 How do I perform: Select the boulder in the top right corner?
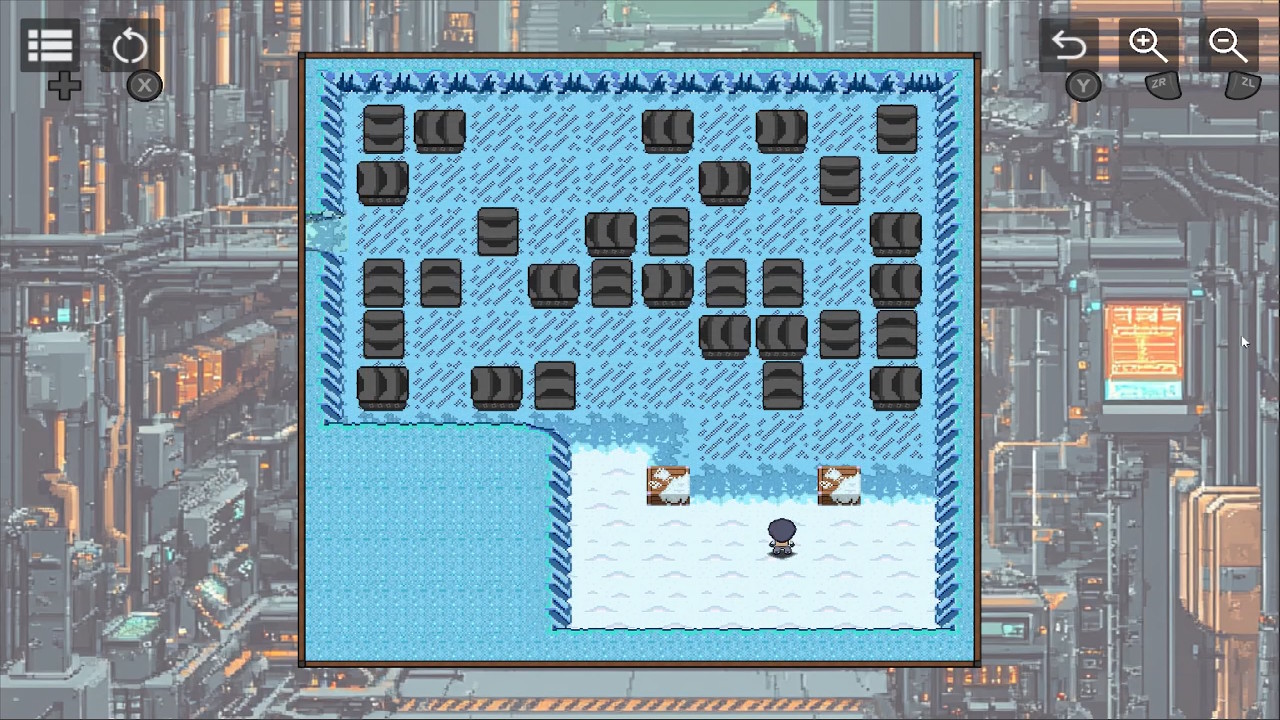click(x=896, y=127)
